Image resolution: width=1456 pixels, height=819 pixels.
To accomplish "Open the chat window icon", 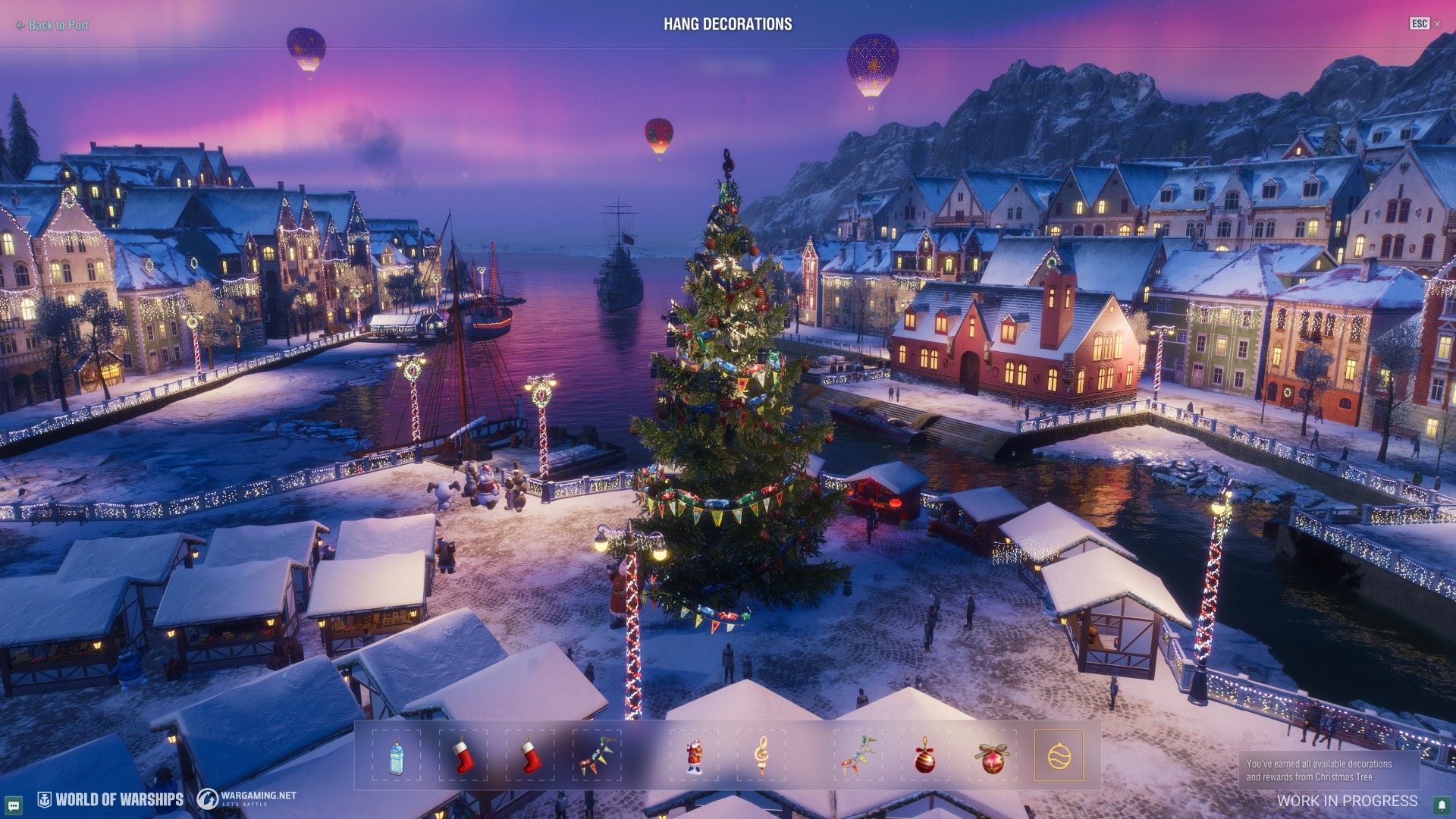I will click(13, 805).
